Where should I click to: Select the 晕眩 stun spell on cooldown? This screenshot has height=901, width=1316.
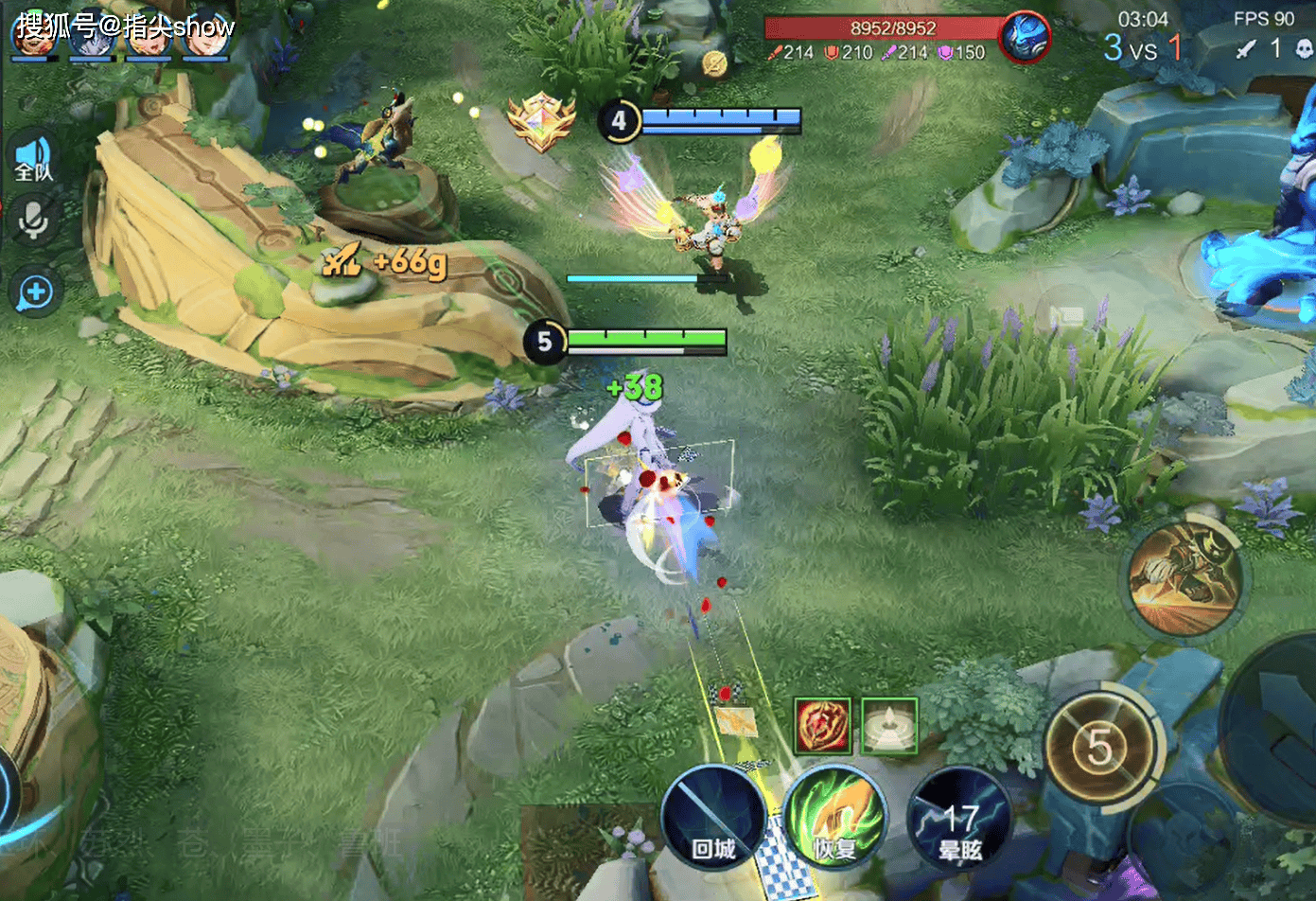(x=959, y=820)
